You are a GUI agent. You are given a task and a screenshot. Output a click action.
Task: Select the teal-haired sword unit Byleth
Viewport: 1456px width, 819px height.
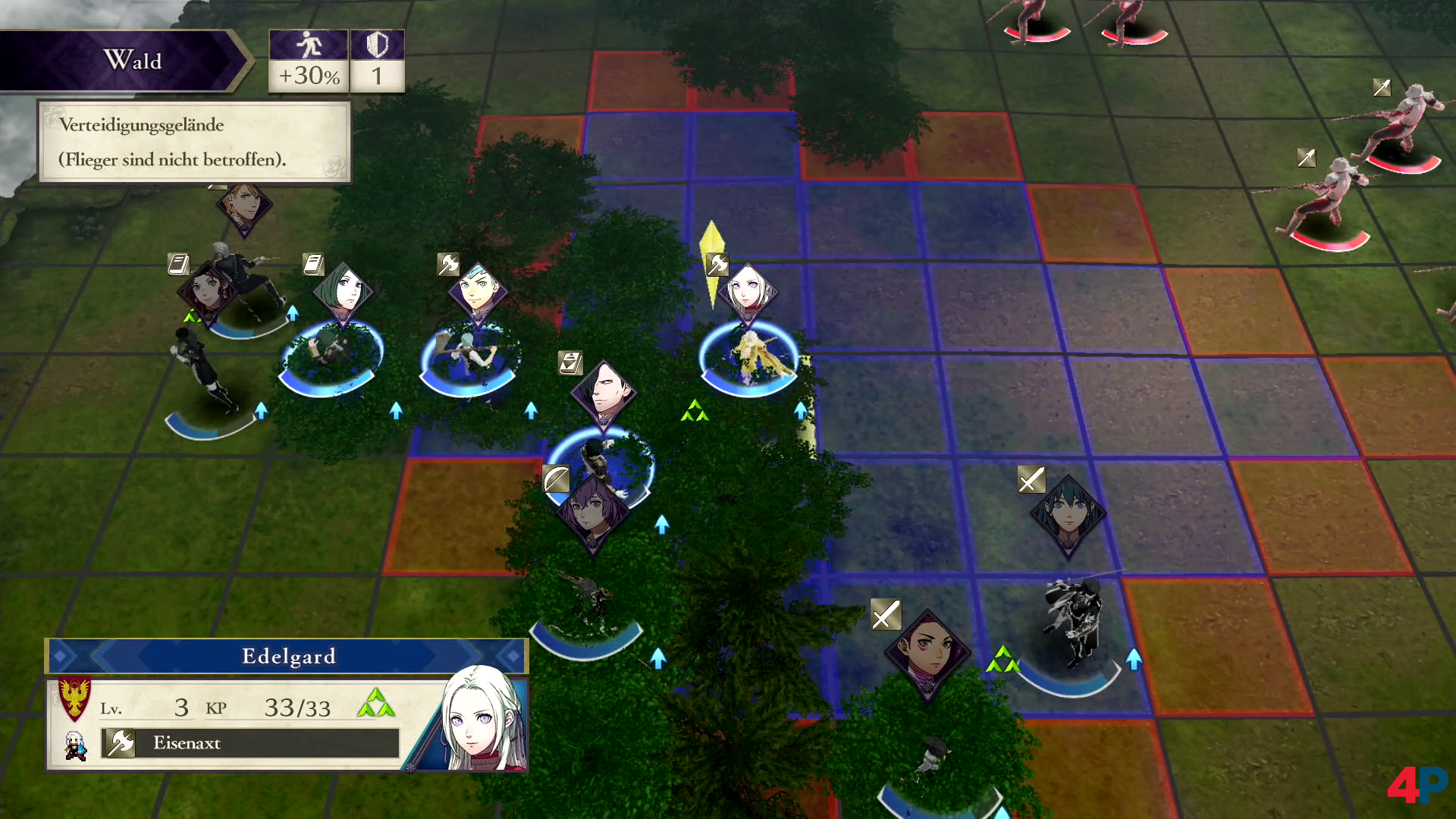(1068, 514)
